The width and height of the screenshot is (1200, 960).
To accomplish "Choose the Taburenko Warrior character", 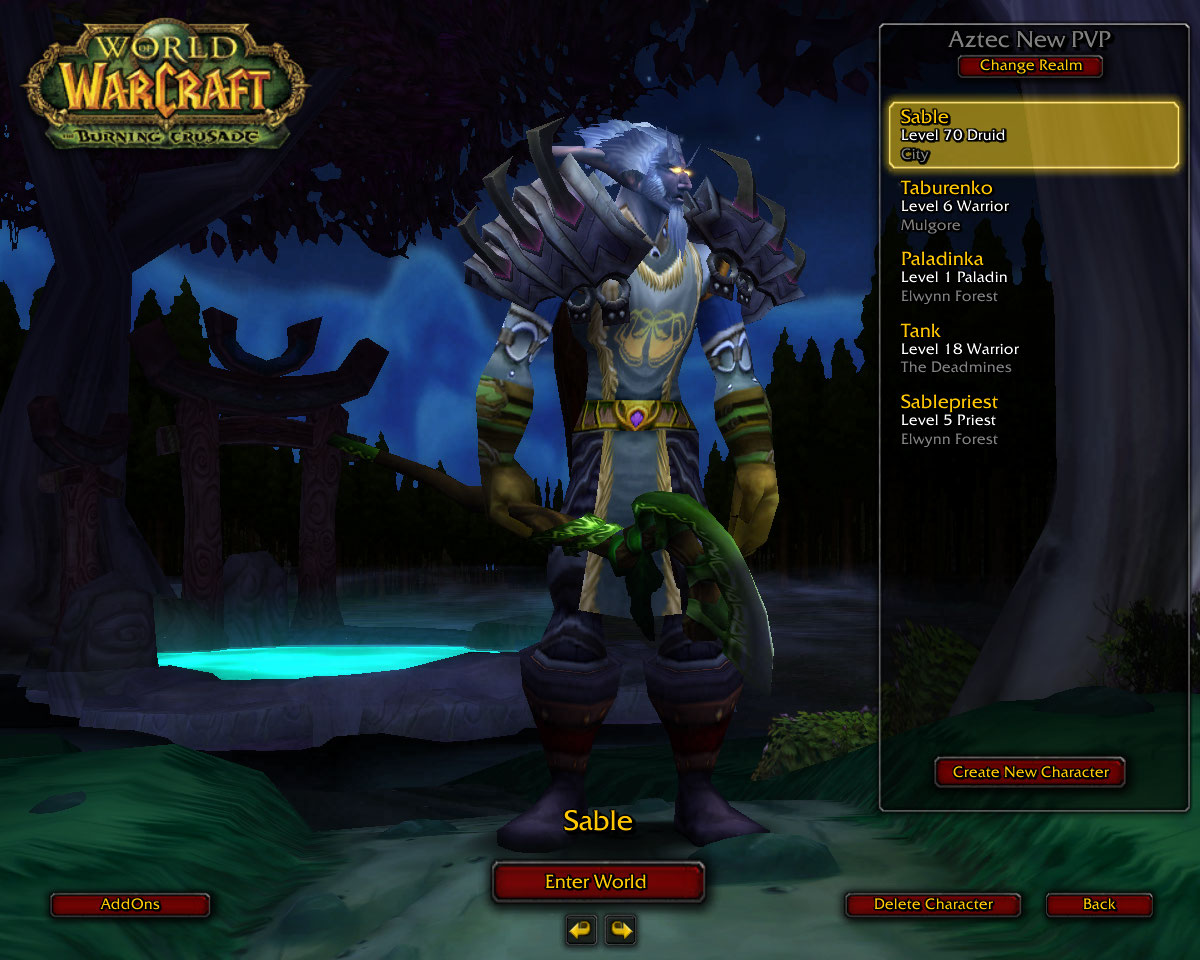I will 1033,206.
